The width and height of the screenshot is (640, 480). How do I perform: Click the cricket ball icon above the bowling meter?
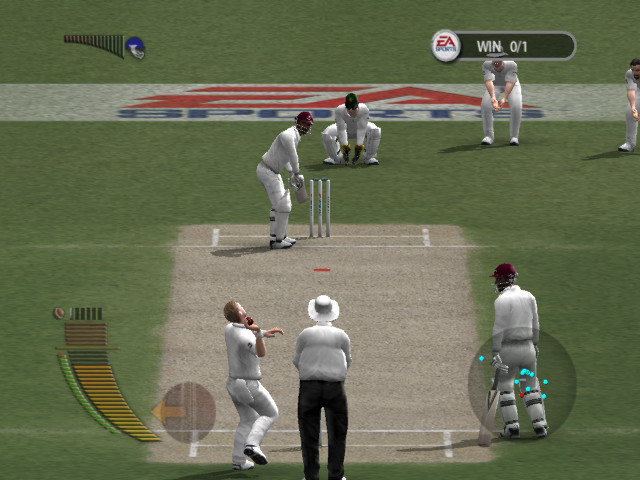pos(60,313)
